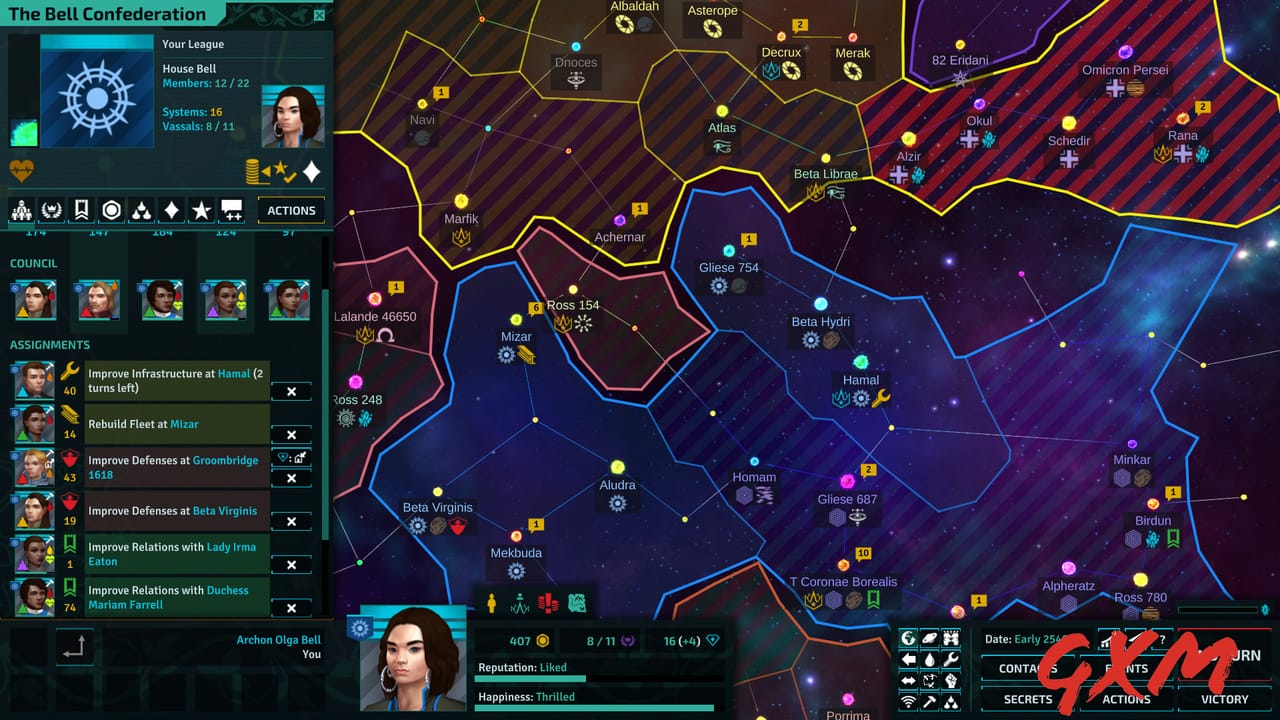Open the Events tab
The height and width of the screenshot is (720, 1280).
(1125, 668)
